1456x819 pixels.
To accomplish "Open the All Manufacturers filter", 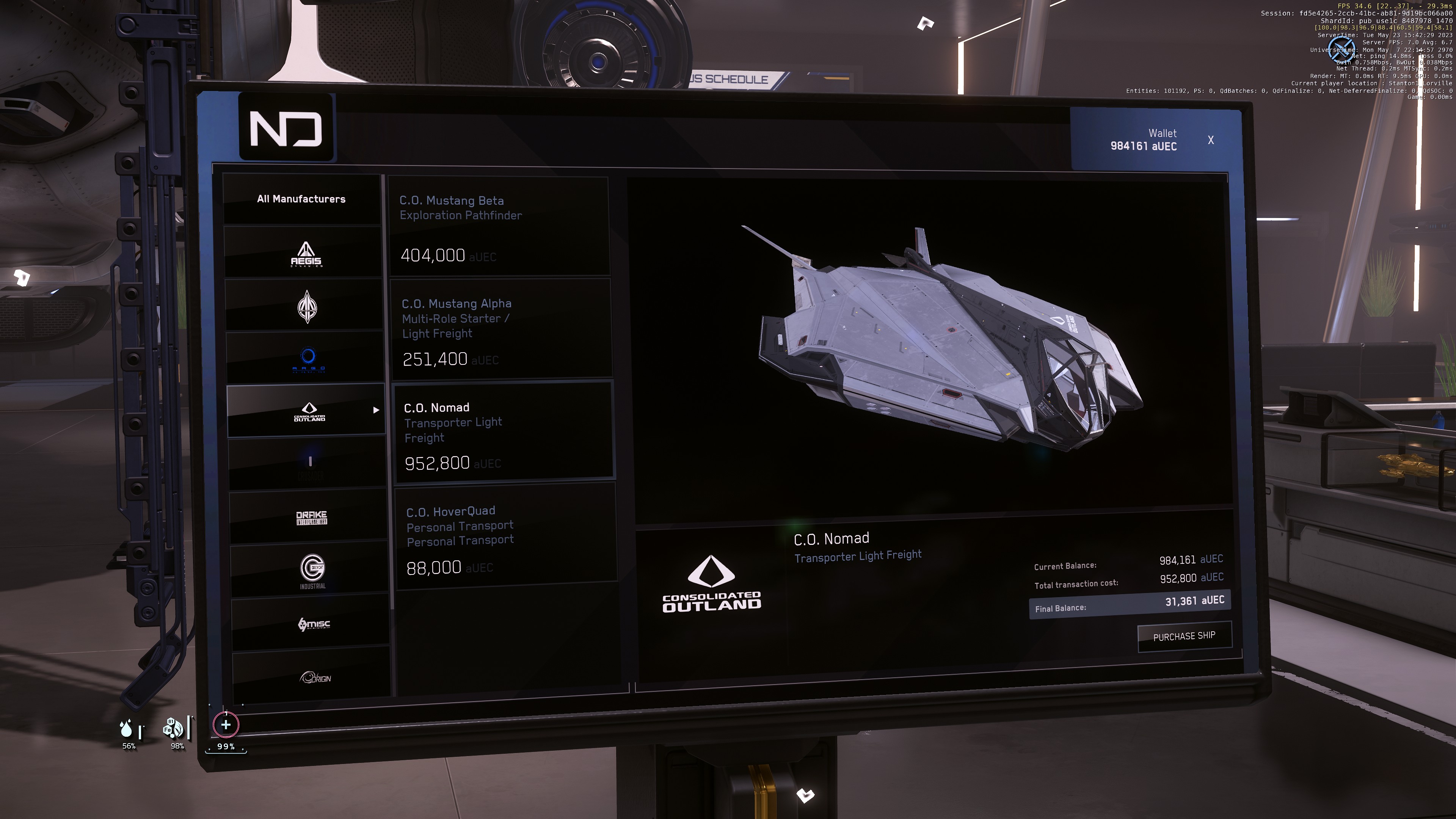I will (302, 199).
